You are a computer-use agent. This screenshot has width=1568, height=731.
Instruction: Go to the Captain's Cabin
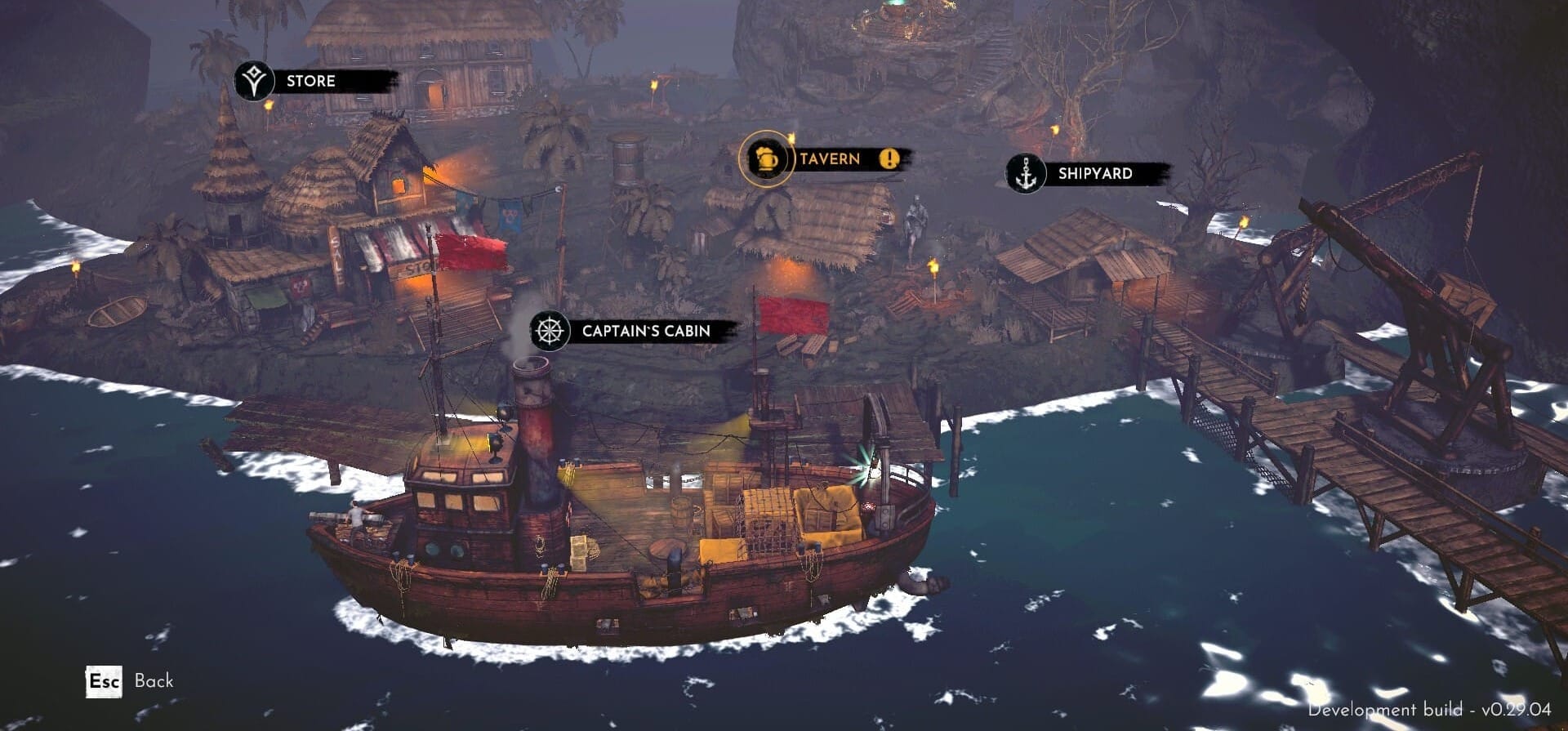click(646, 331)
